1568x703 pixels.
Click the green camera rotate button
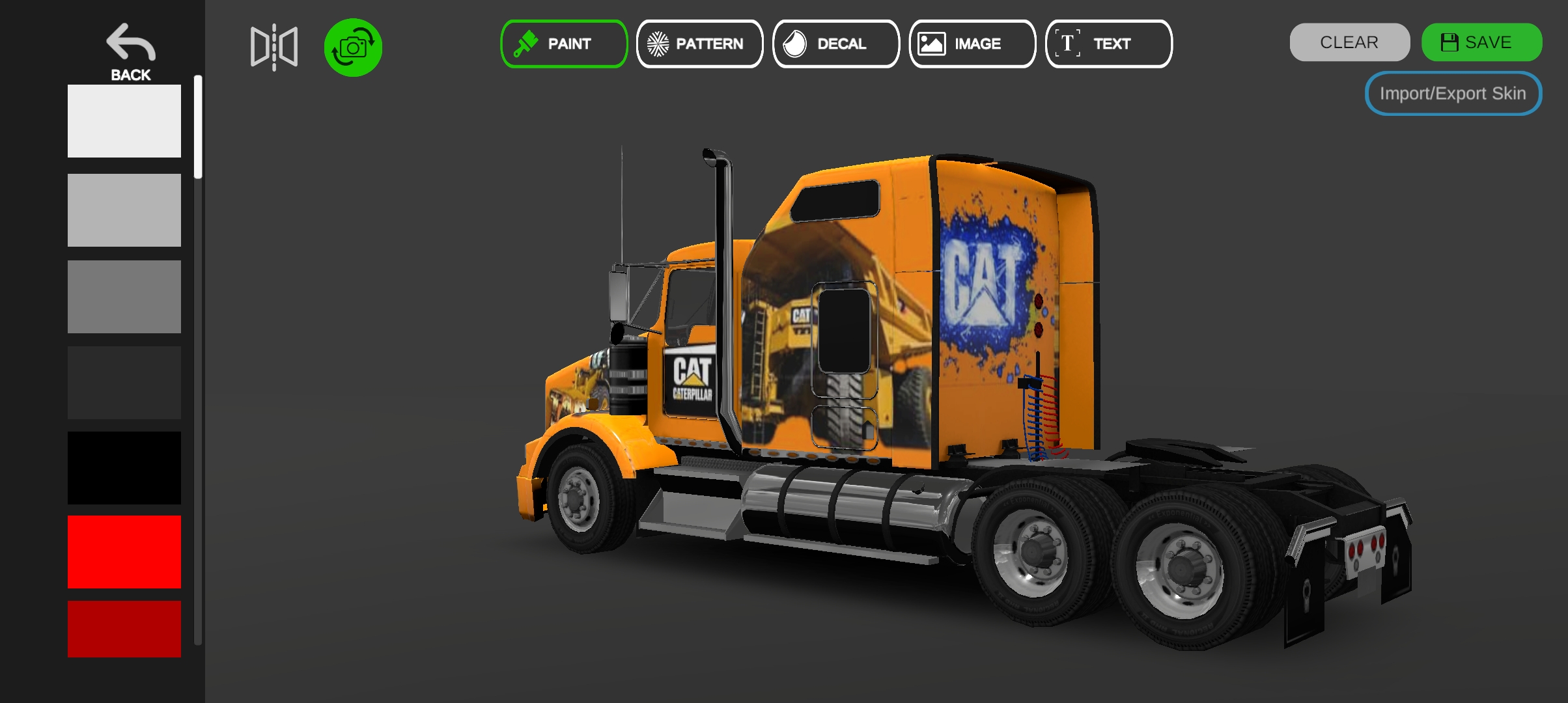(x=353, y=47)
